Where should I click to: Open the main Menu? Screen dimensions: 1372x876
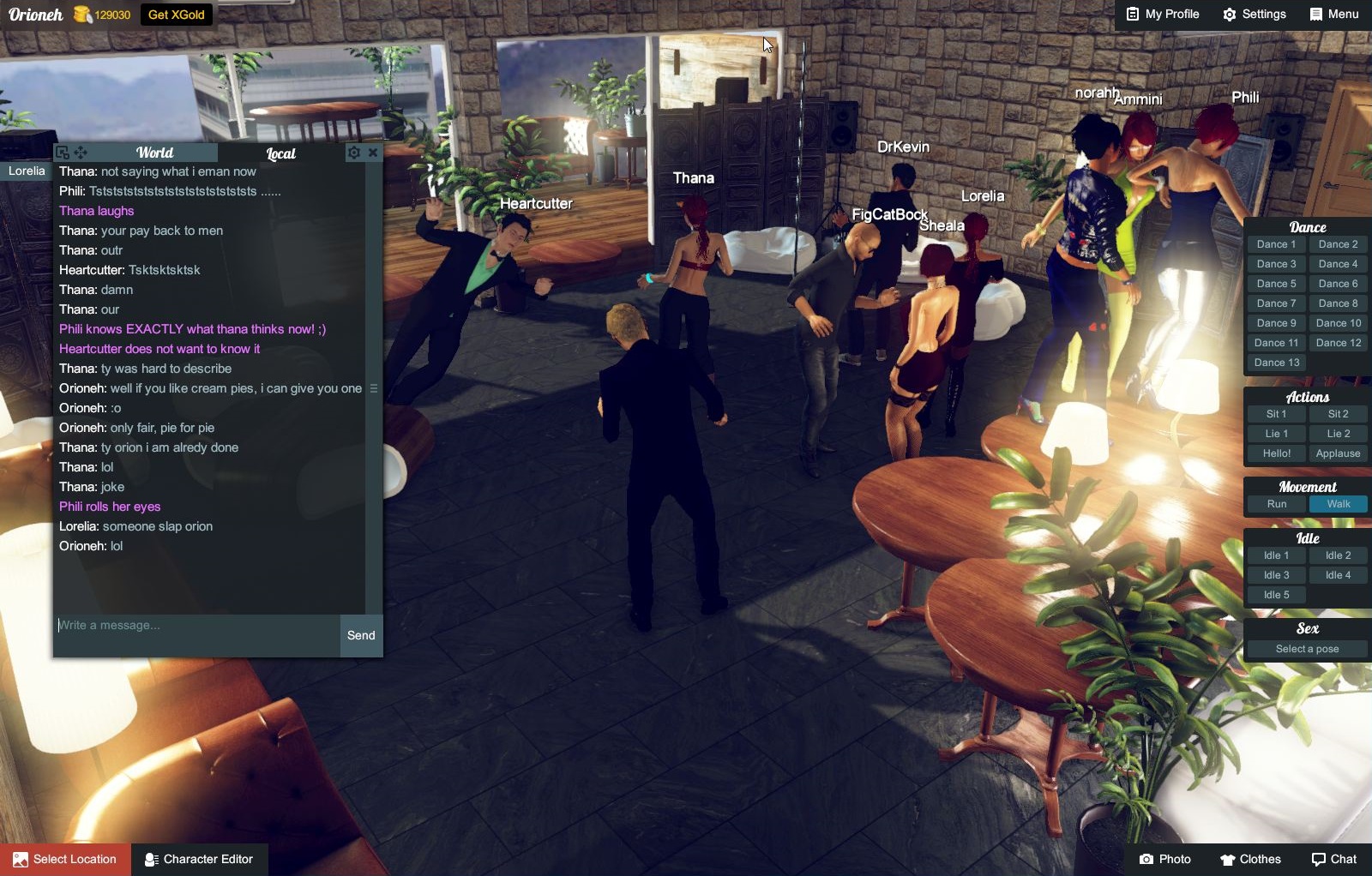coord(1334,15)
